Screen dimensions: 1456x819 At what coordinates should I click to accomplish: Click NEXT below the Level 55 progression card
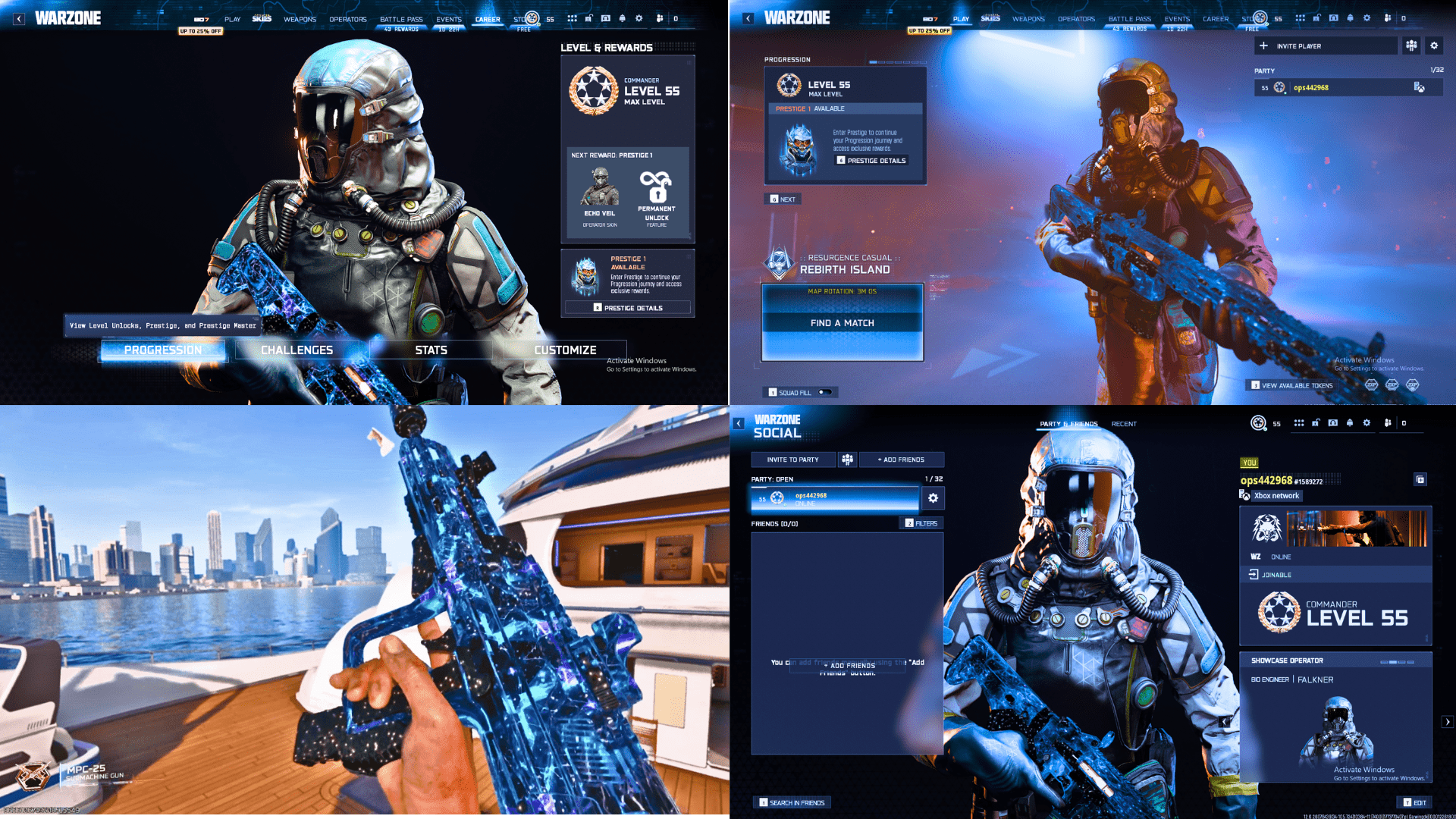pos(783,199)
